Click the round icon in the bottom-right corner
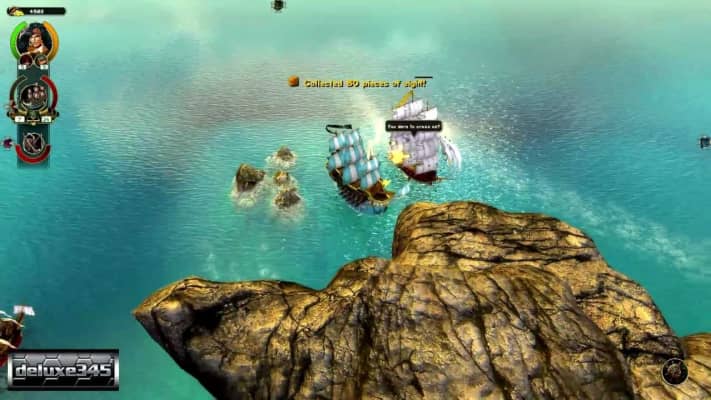This screenshot has width=711, height=400. click(x=674, y=371)
